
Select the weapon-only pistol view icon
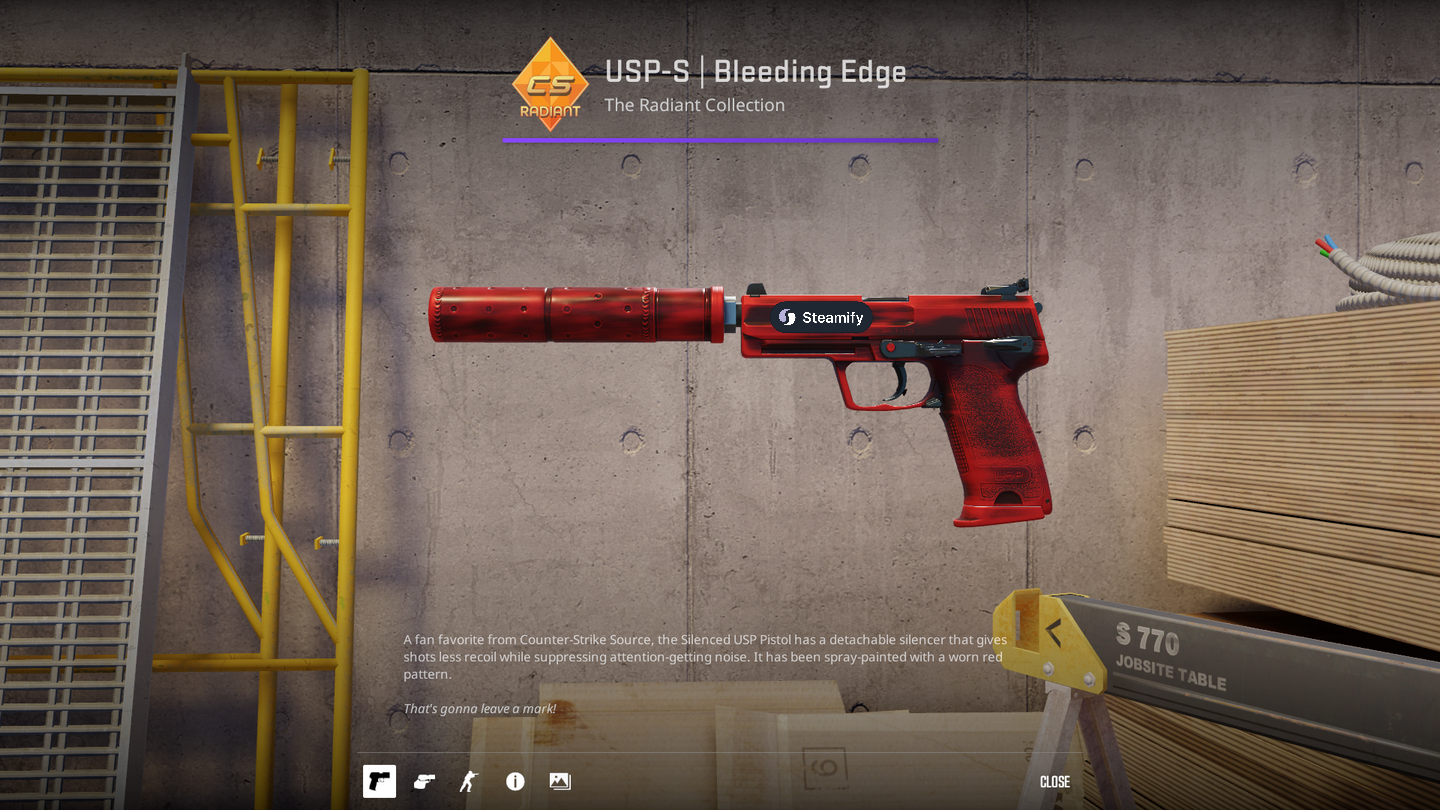tap(379, 781)
